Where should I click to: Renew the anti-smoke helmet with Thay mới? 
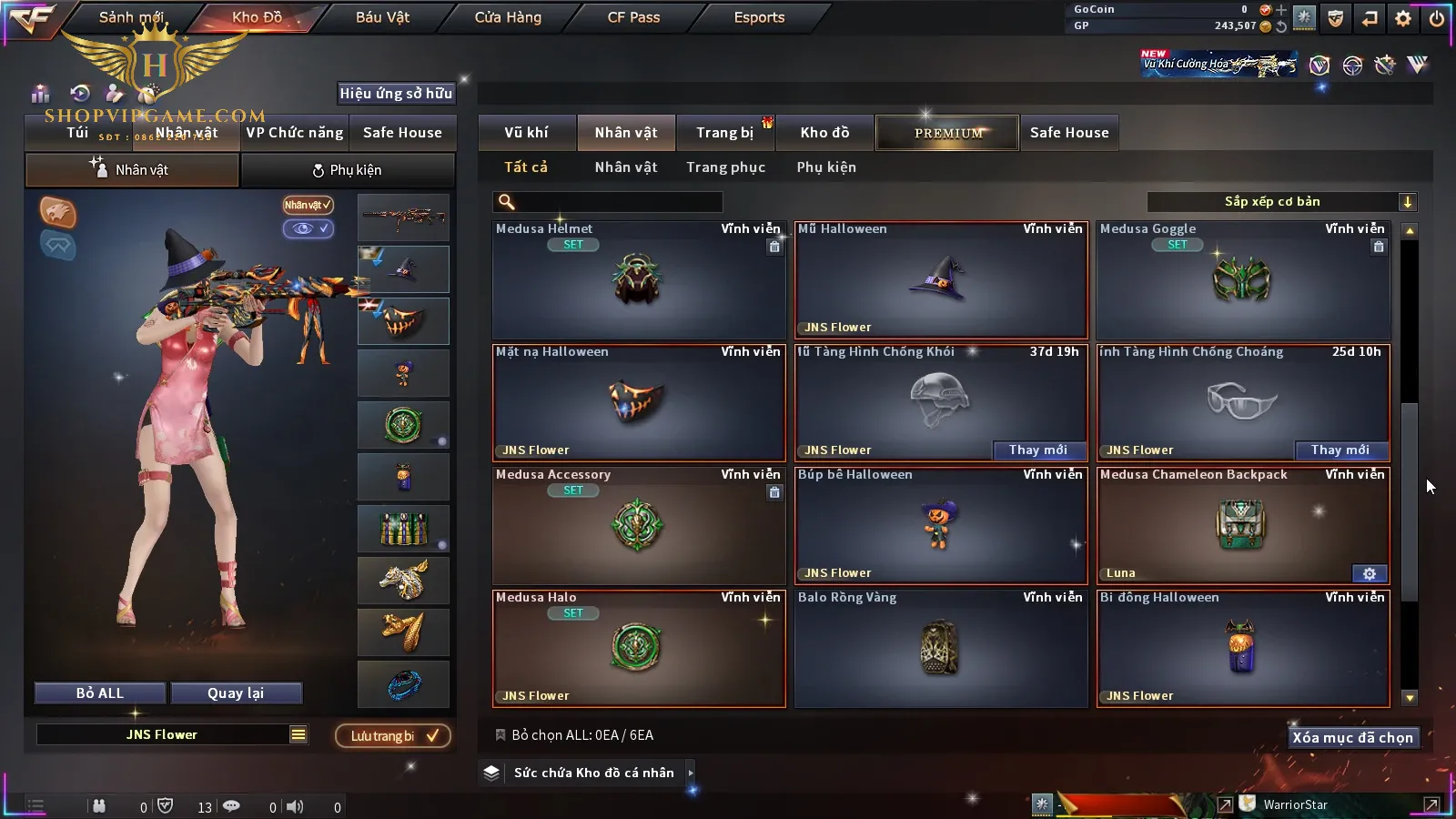pos(1037,450)
